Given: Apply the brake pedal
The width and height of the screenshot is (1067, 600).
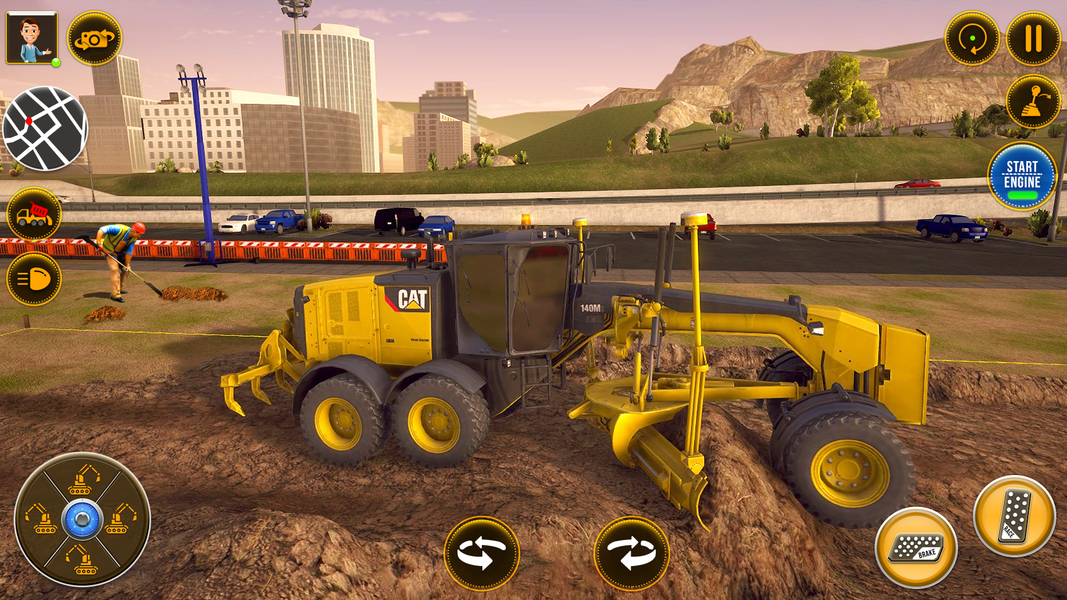Looking at the screenshot, I should [x=916, y=547].
